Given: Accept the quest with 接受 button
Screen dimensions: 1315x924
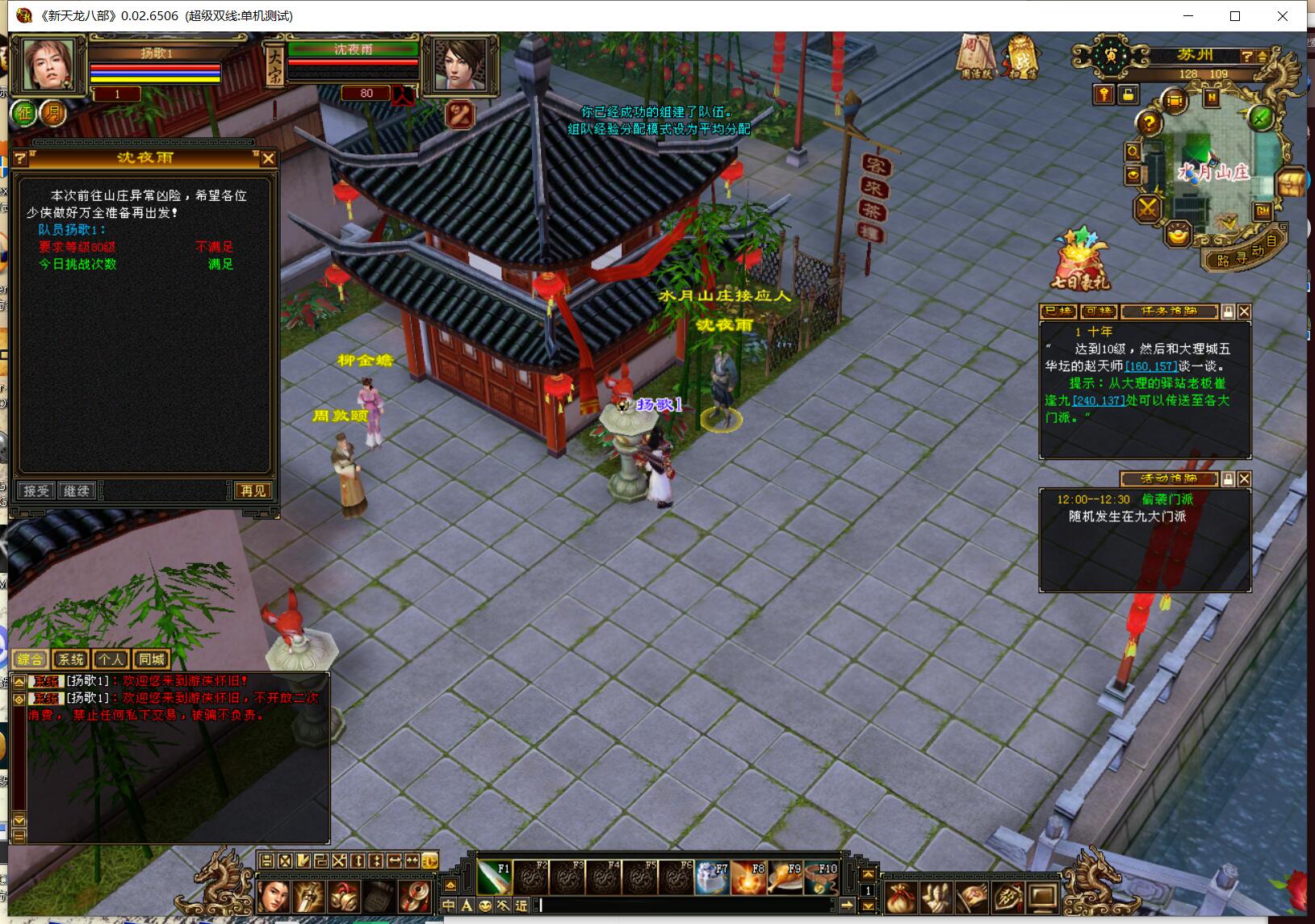Looking at the screenshot, I should 36,491.
